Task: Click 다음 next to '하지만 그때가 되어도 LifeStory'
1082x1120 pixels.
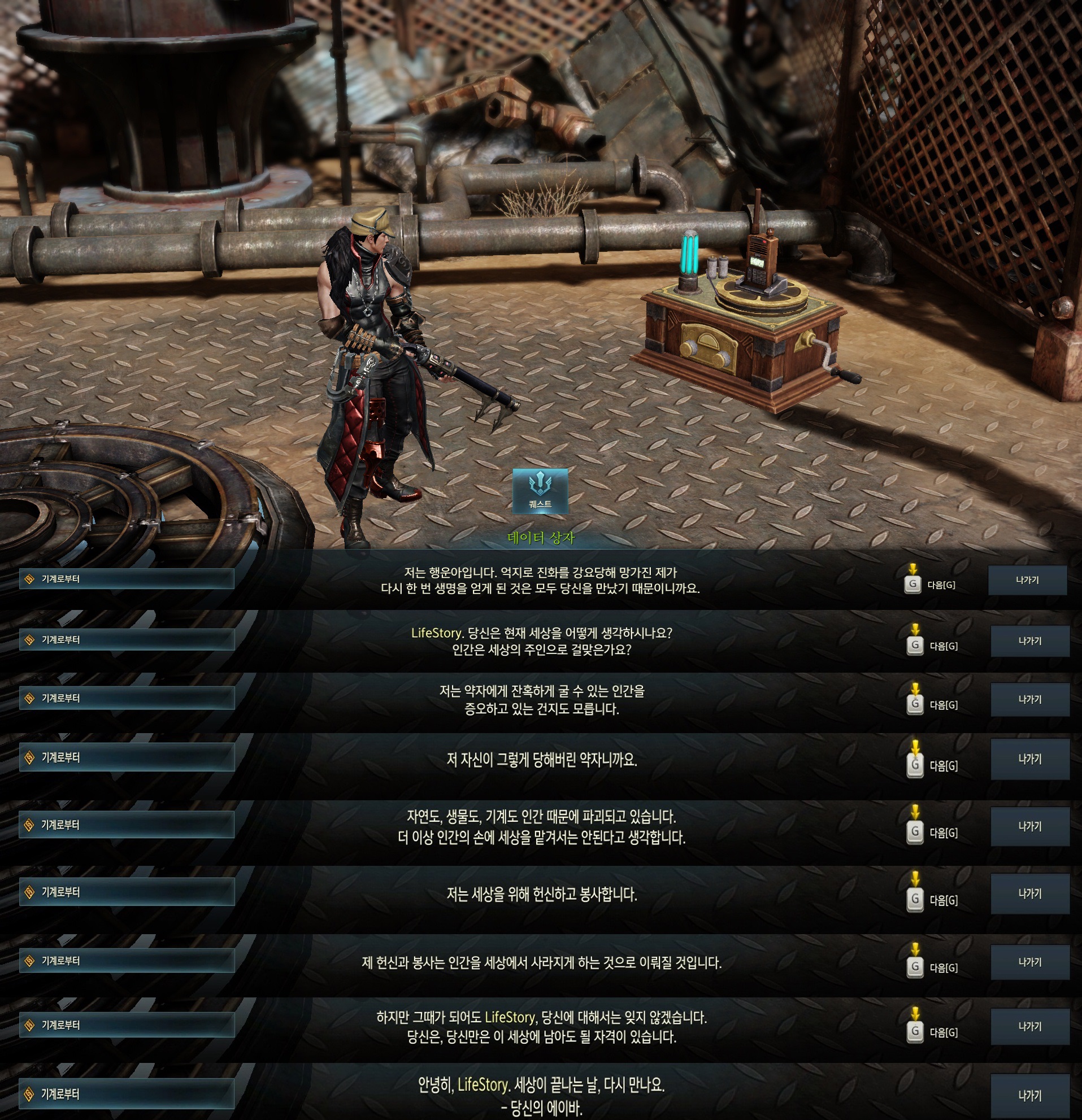Action: 932,1032
